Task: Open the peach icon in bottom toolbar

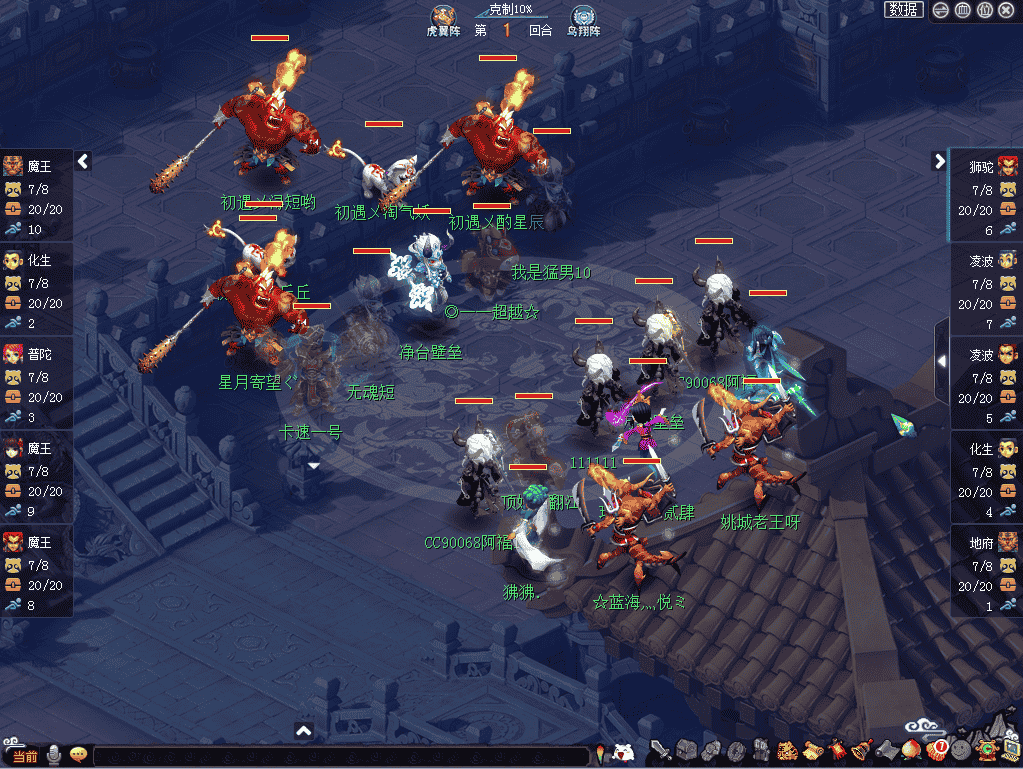Action: click(x=910, y=750)
